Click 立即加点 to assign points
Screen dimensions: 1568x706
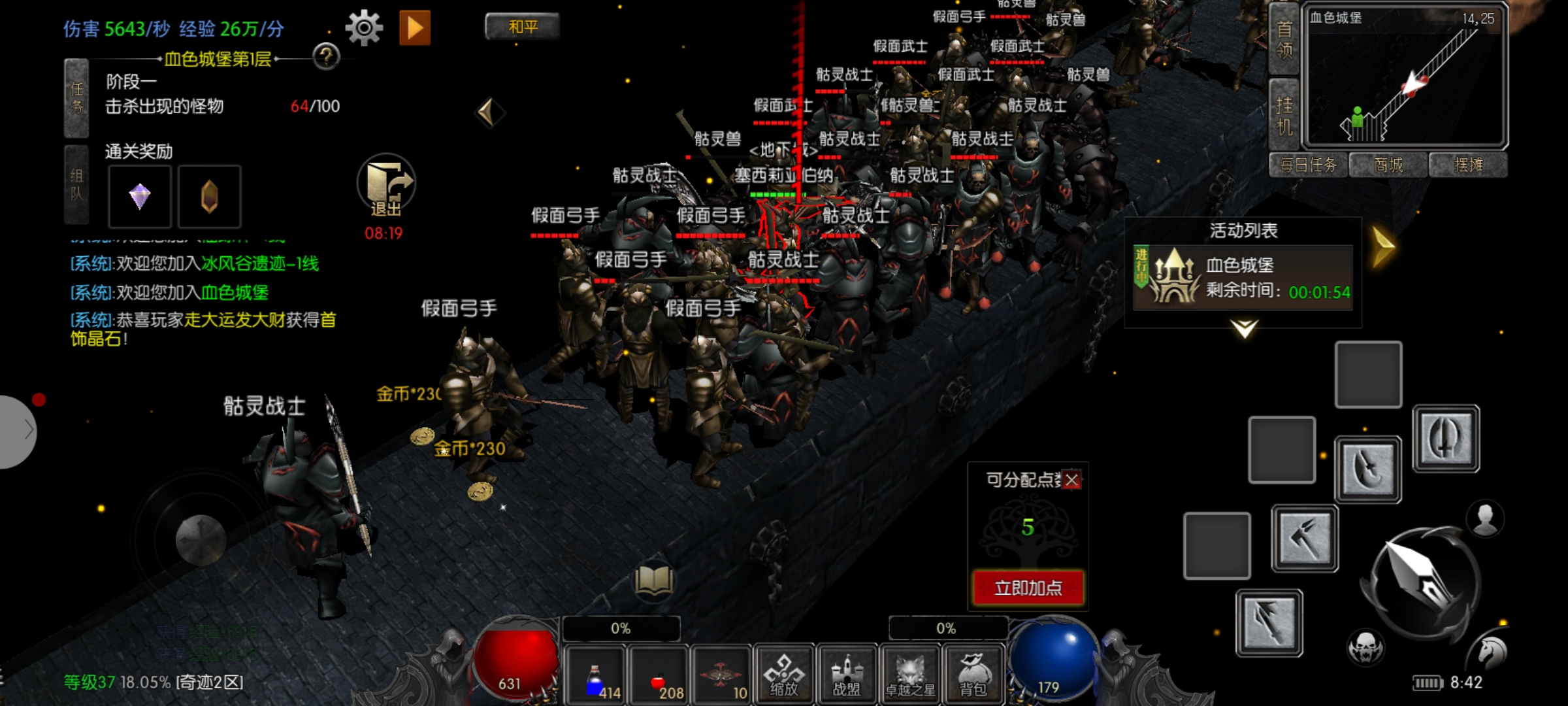1028,588
